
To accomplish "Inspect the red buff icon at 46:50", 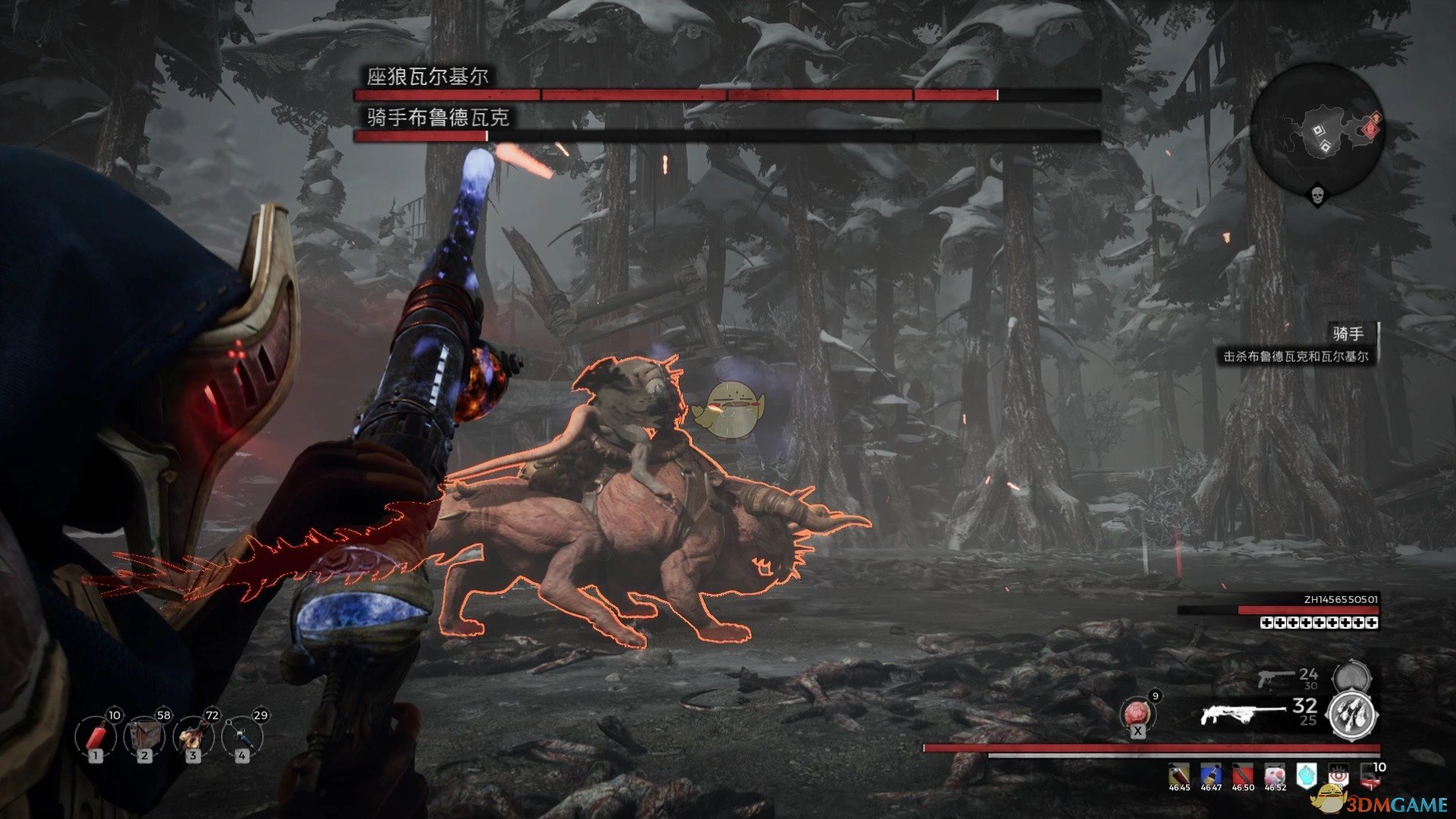I will coord(1243,775).
